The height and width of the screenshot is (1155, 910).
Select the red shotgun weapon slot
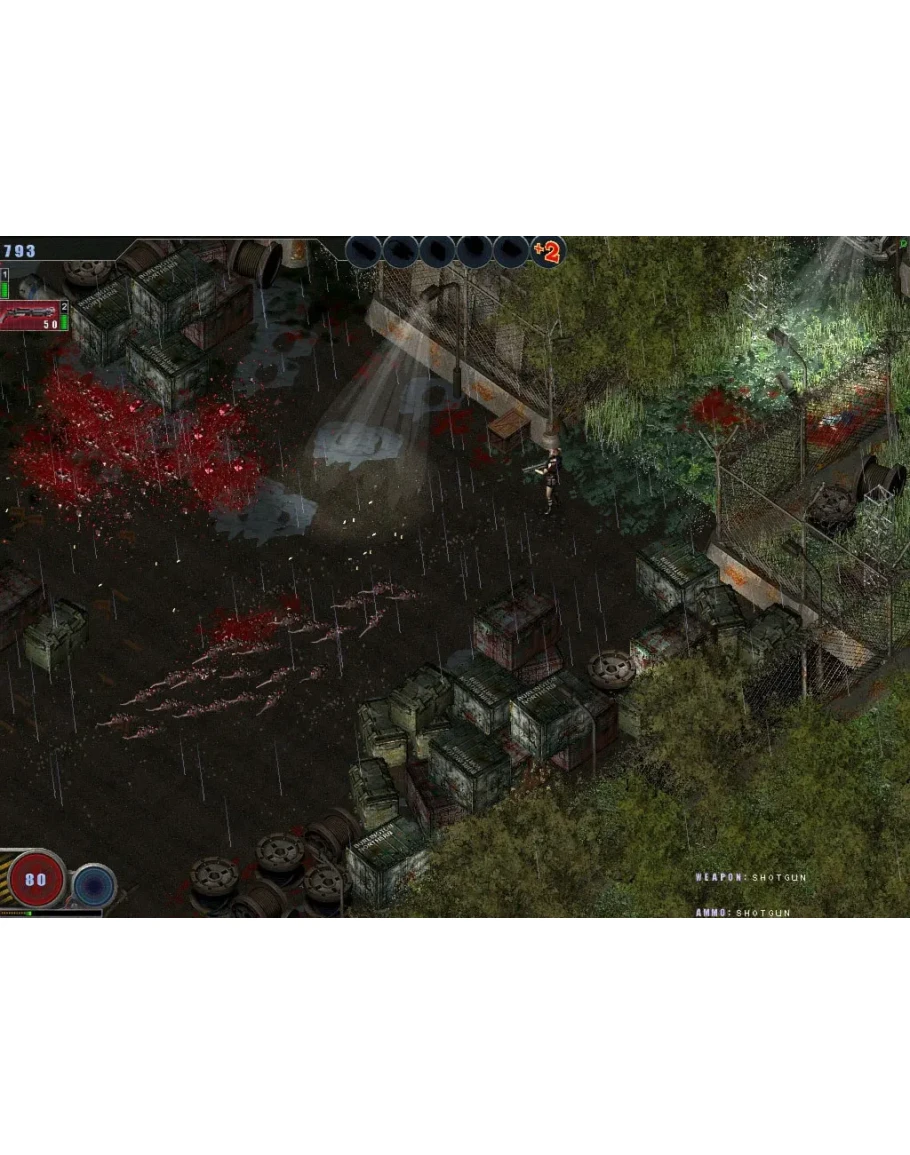(x=31, y=315)
